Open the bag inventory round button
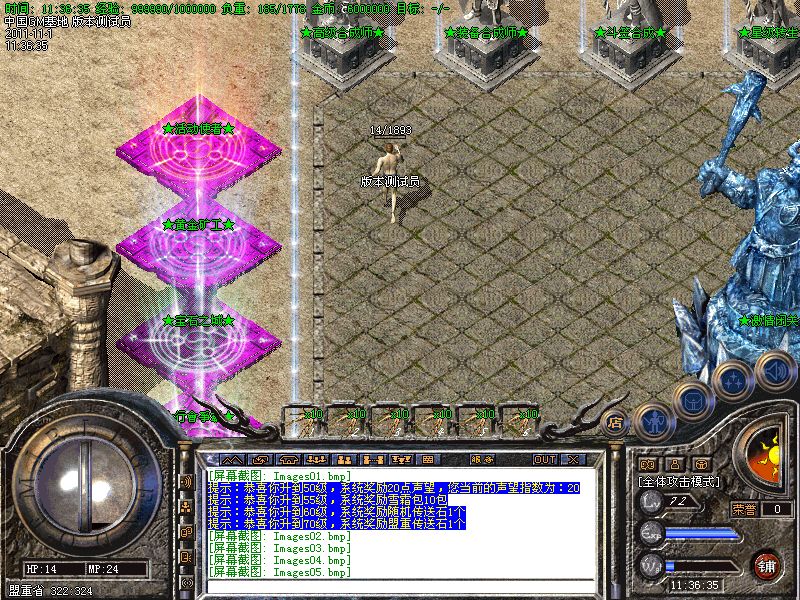 [692, 401]
